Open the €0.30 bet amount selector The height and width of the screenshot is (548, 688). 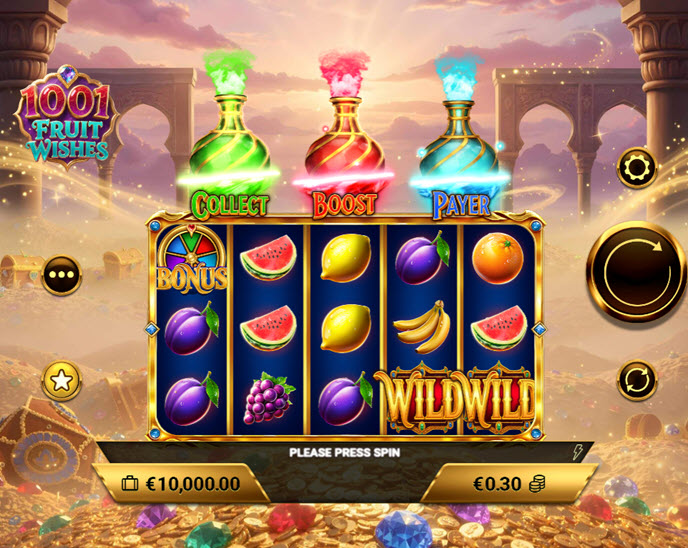(x=509, y=483)
